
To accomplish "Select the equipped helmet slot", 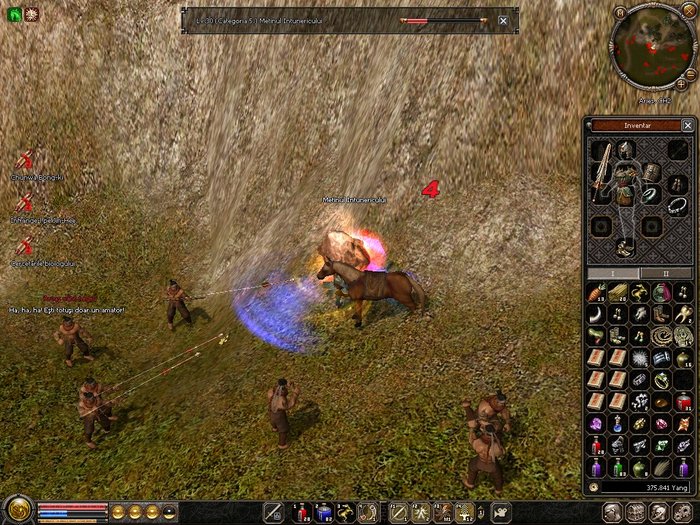I will [x=627, y=150].
